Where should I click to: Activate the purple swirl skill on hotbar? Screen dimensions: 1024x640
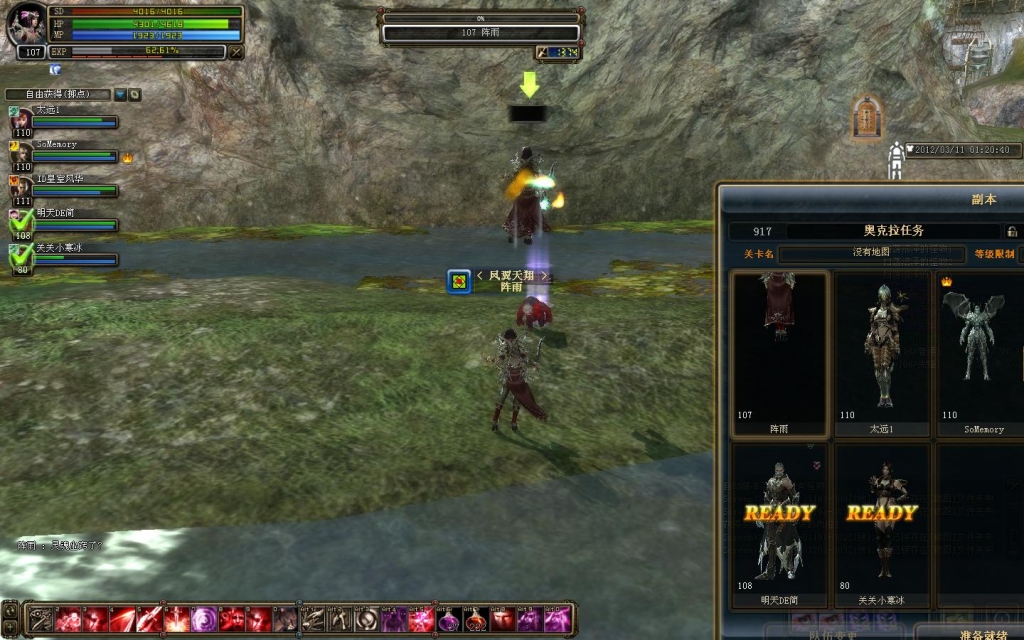[x=204, y=619]
